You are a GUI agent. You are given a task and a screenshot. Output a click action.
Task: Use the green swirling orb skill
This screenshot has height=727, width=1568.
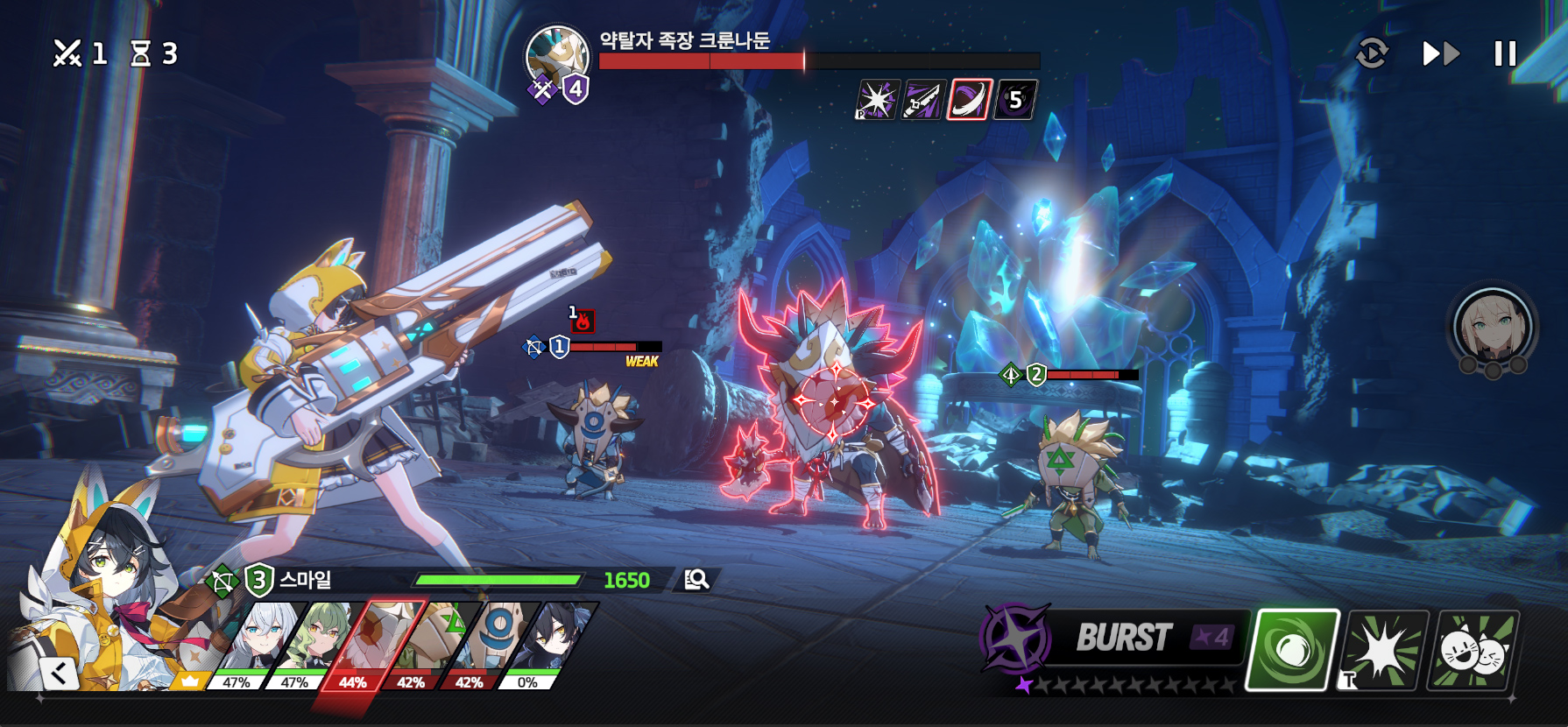pyautogui.click(x=1293, y=650)
